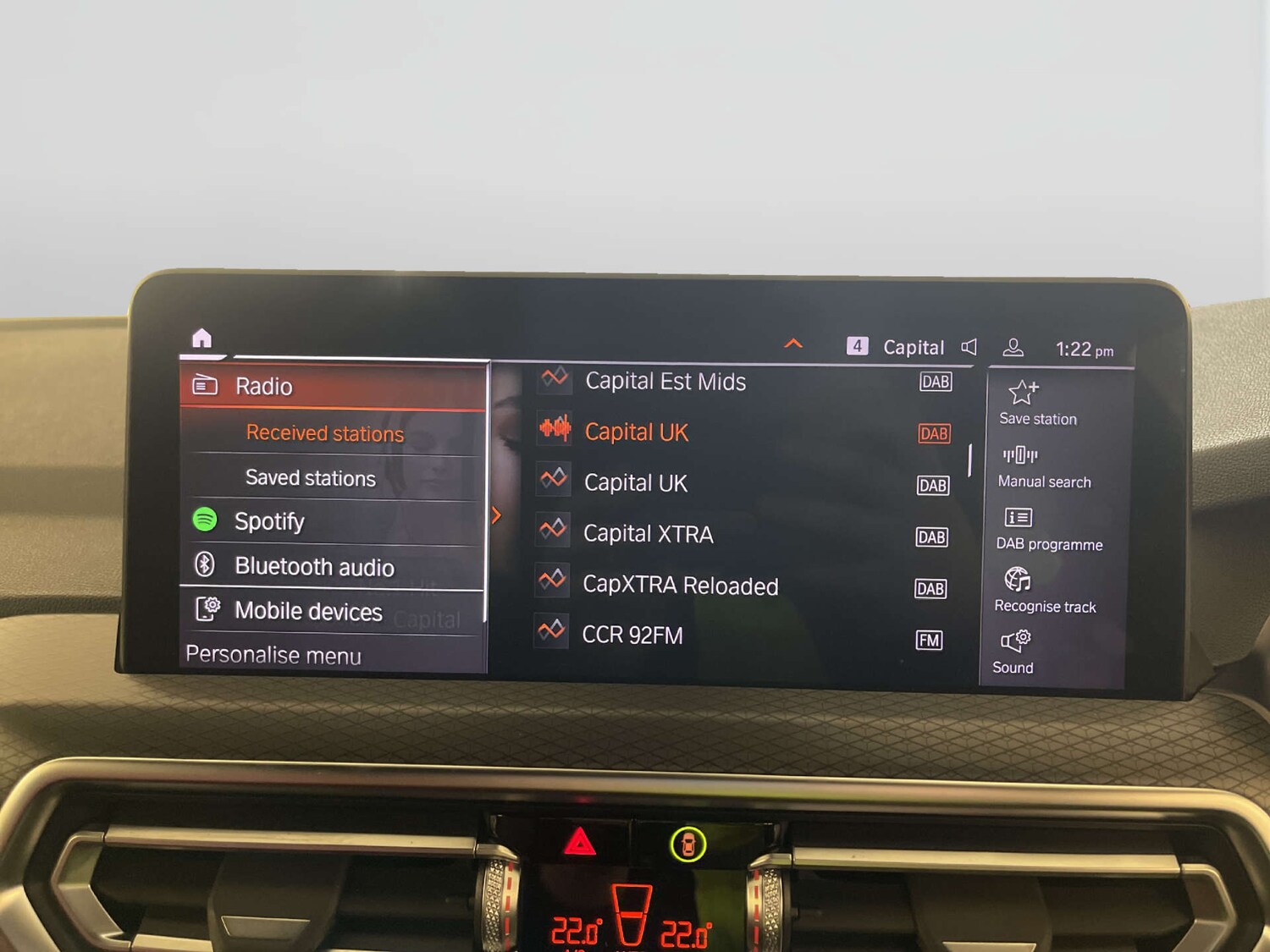This screenshot has height=952, width=1270.
Task: Open the Radio menu entry
Action: (264, 387)
